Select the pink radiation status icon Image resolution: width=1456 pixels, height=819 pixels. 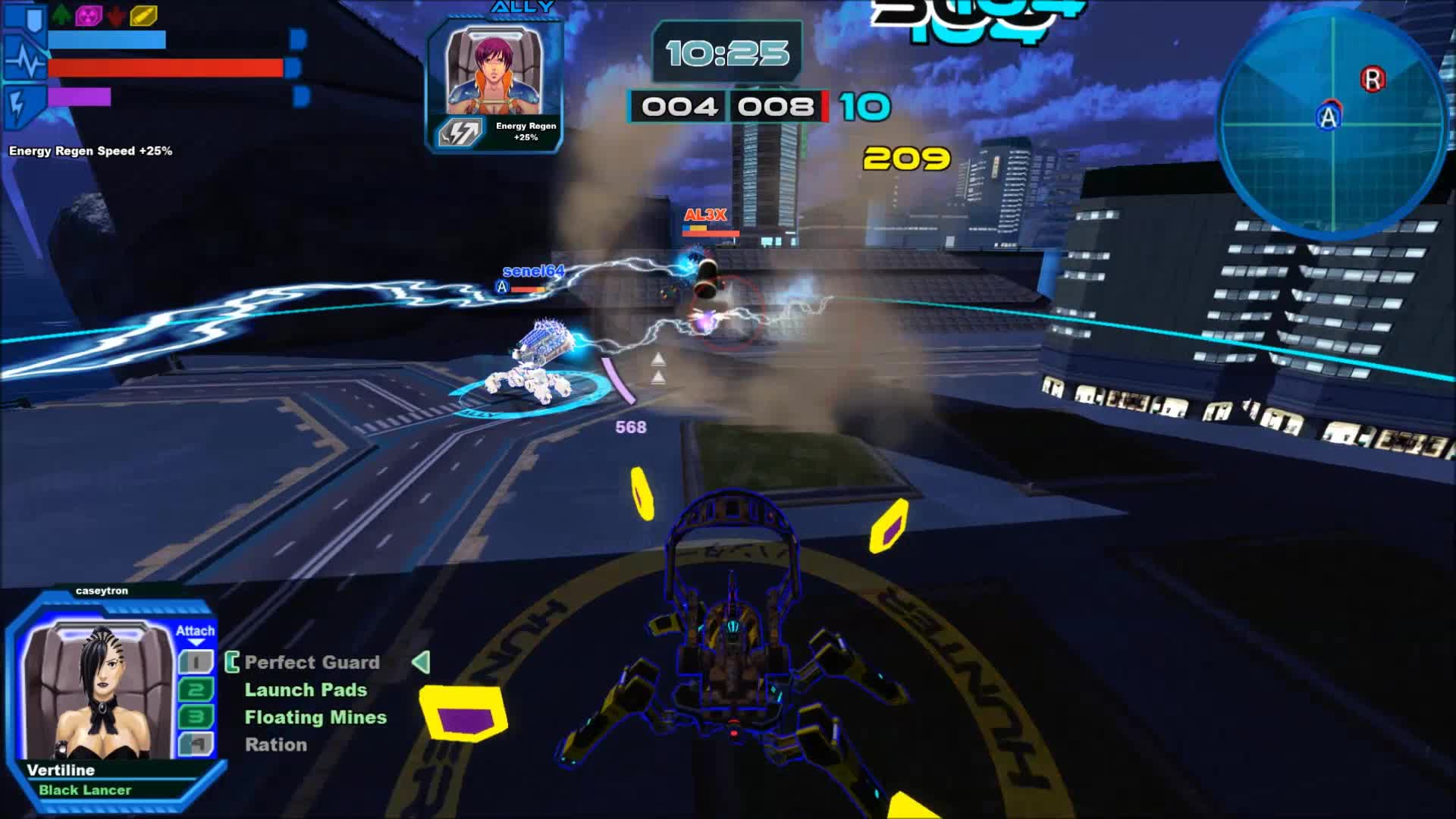point(89,14)
